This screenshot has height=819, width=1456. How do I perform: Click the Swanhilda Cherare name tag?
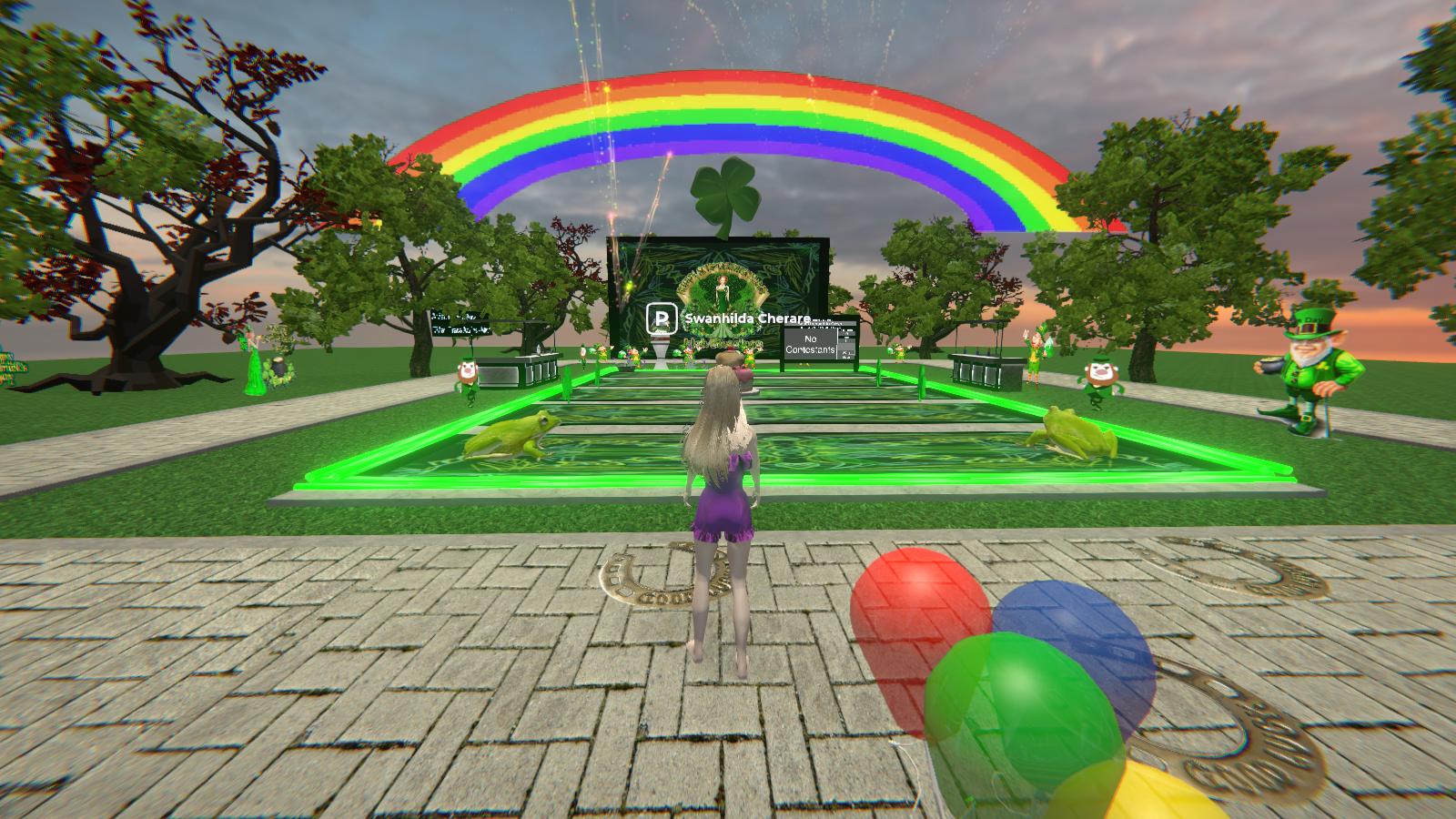tap(746, 319)
